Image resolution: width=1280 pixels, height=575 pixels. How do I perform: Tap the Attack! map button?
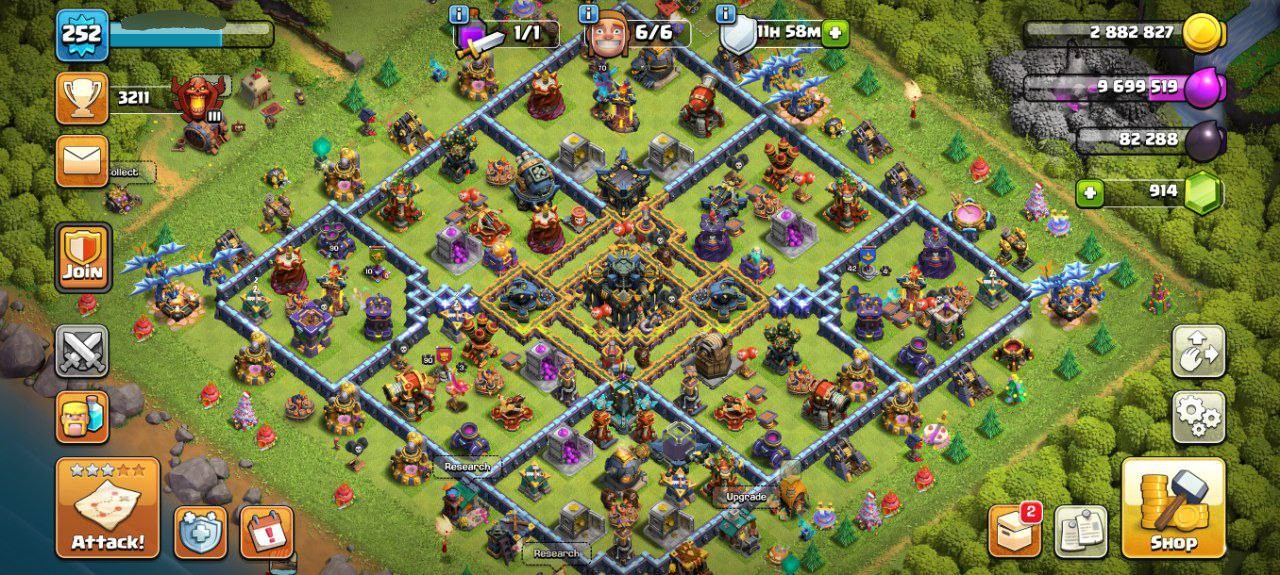pos(108,508)
